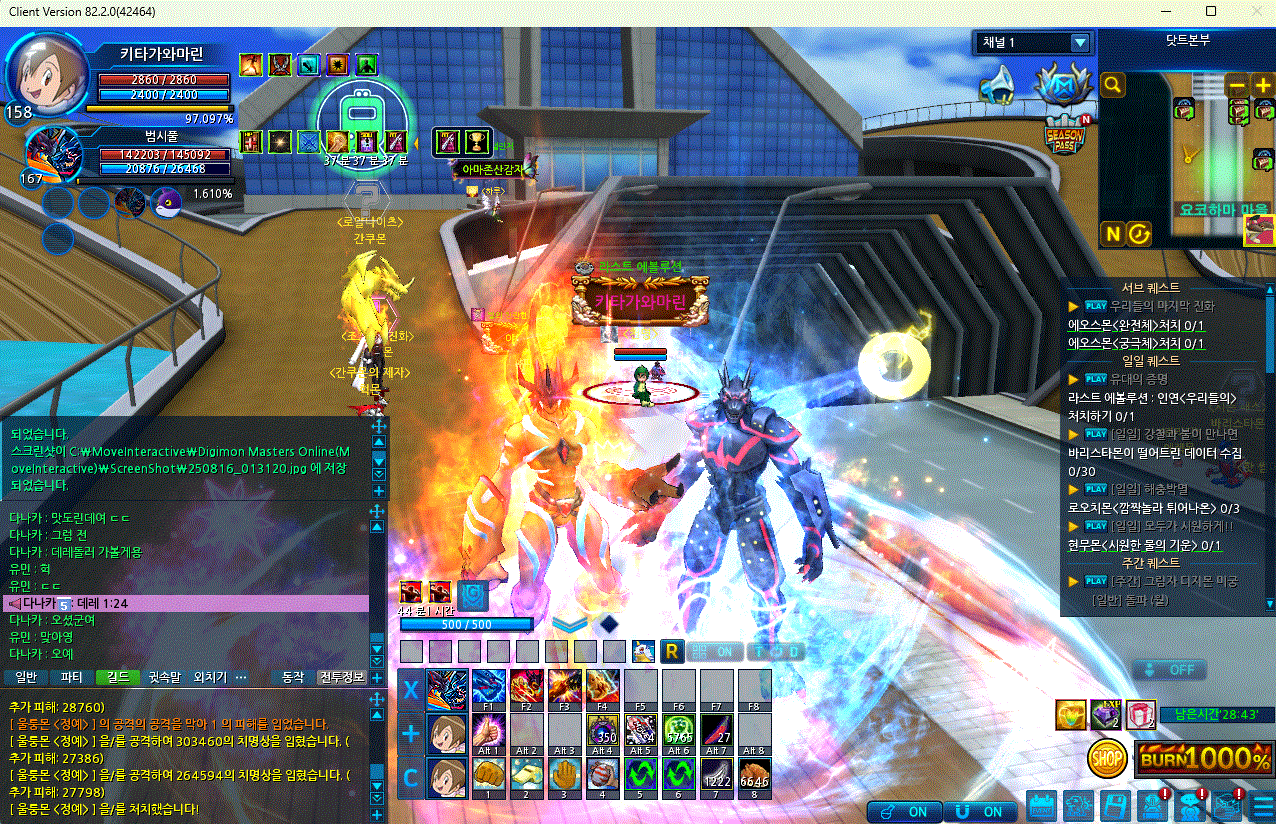Click the BURN 1000% event banner
The width and height of the screenshot is (1276, 824).
[x=1204, y=758]
